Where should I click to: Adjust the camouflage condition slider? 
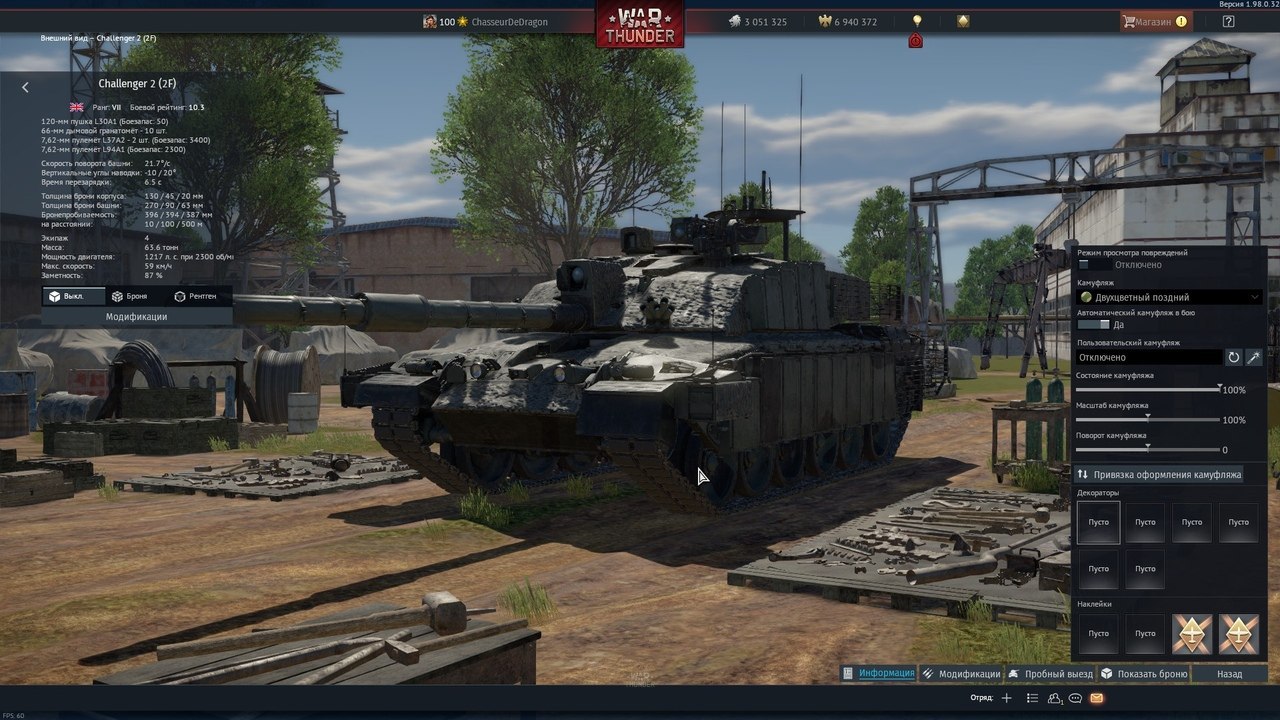point(1218,389)
